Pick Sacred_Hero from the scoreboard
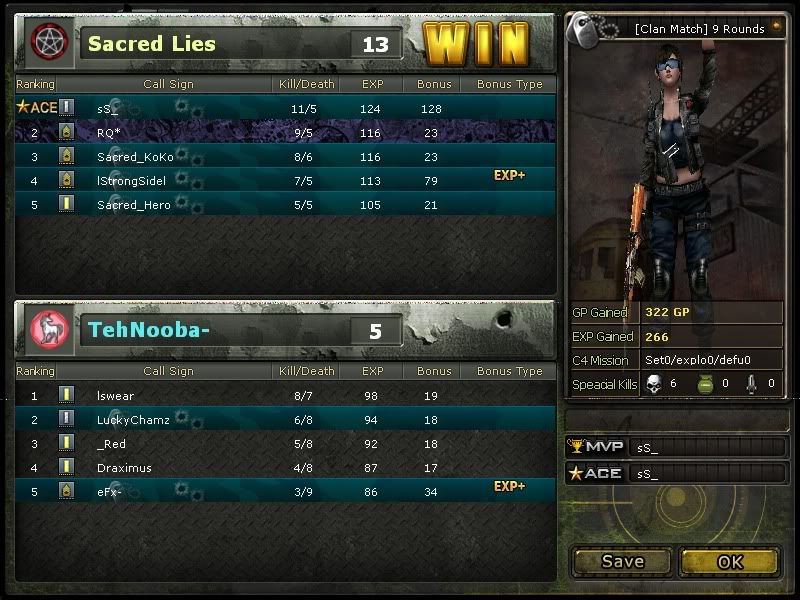Screen dimensions: 800x600 pos(133,204)
